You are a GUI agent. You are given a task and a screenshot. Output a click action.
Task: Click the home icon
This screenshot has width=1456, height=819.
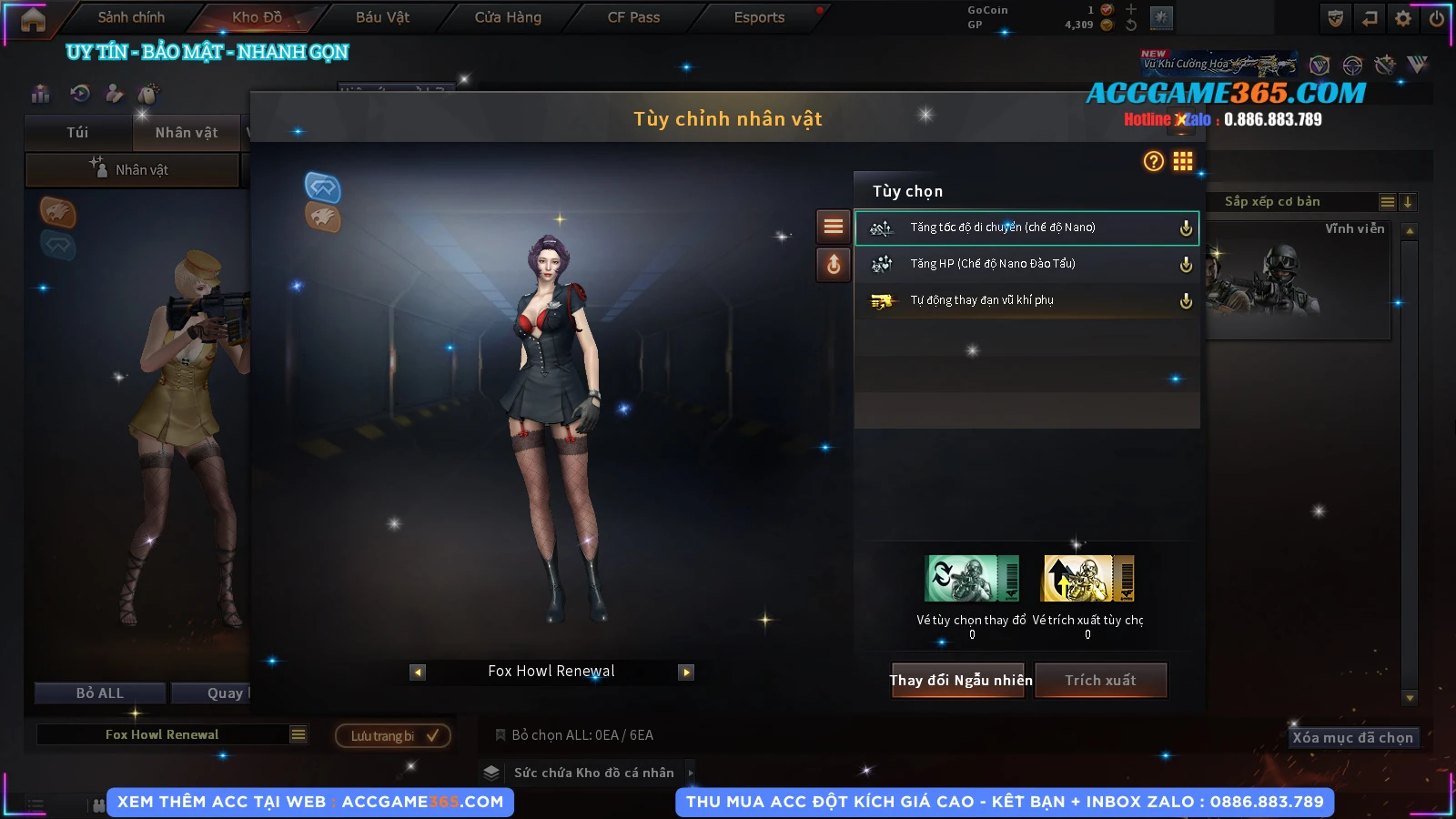33,19
